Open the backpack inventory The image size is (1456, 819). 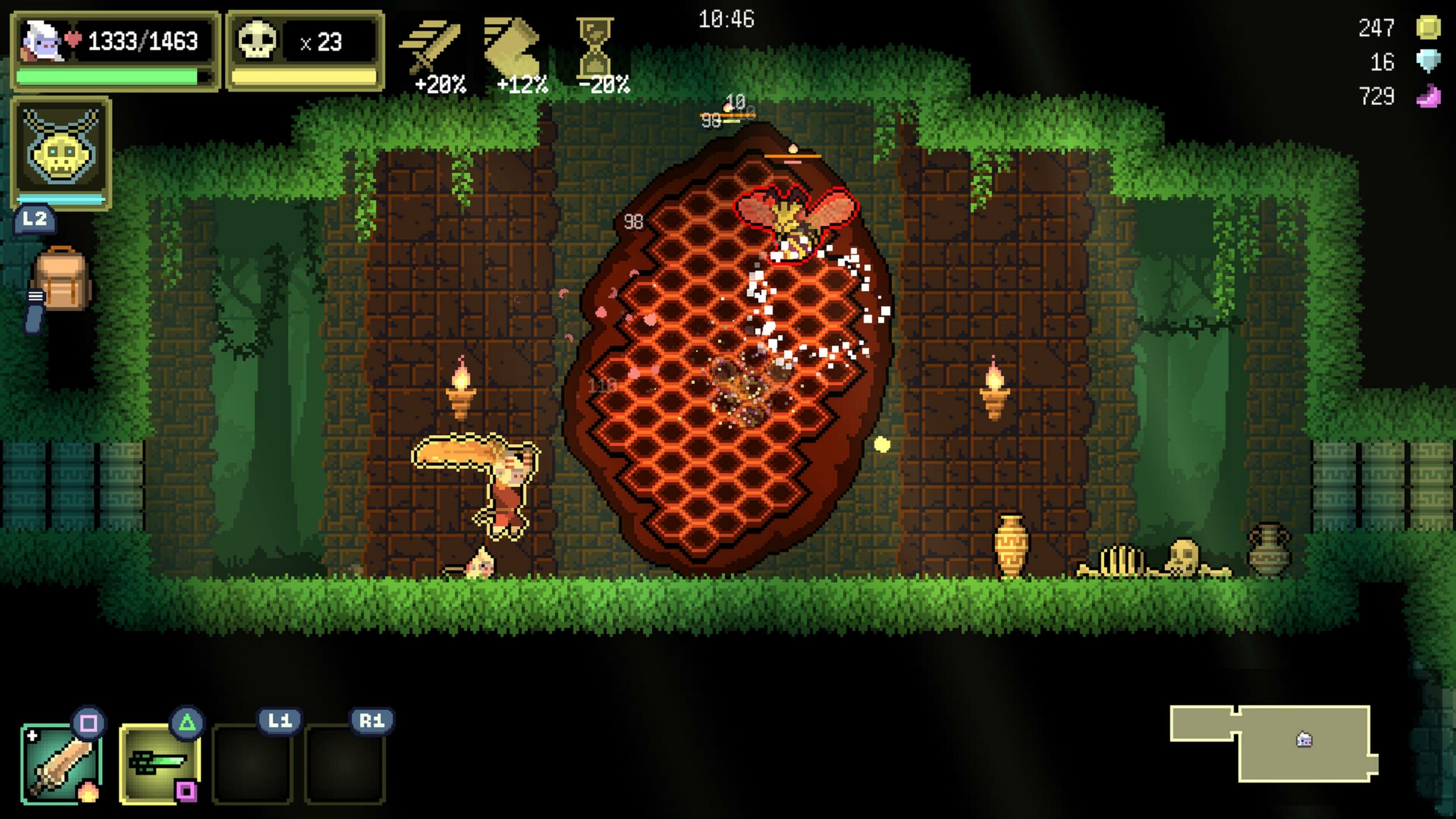pos(61,280)
